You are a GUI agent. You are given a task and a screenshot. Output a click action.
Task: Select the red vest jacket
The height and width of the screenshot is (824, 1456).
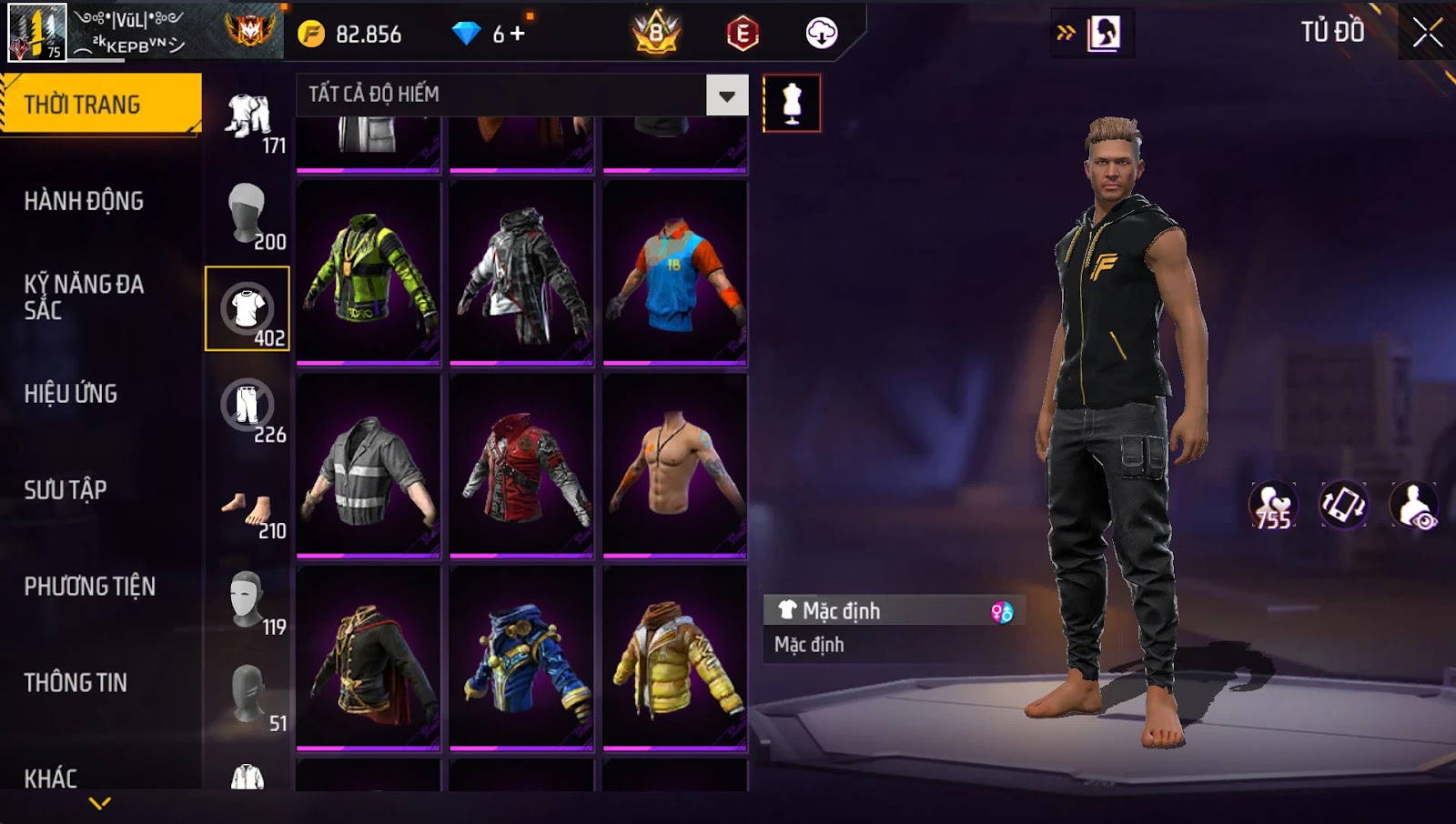click(521, 465)
